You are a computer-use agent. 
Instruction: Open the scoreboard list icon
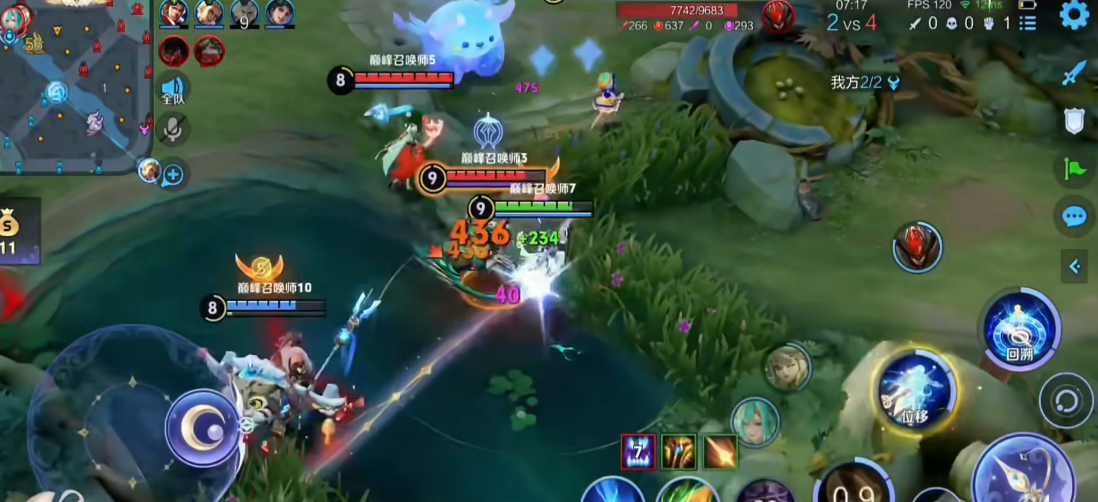(x=1028, y=23)
